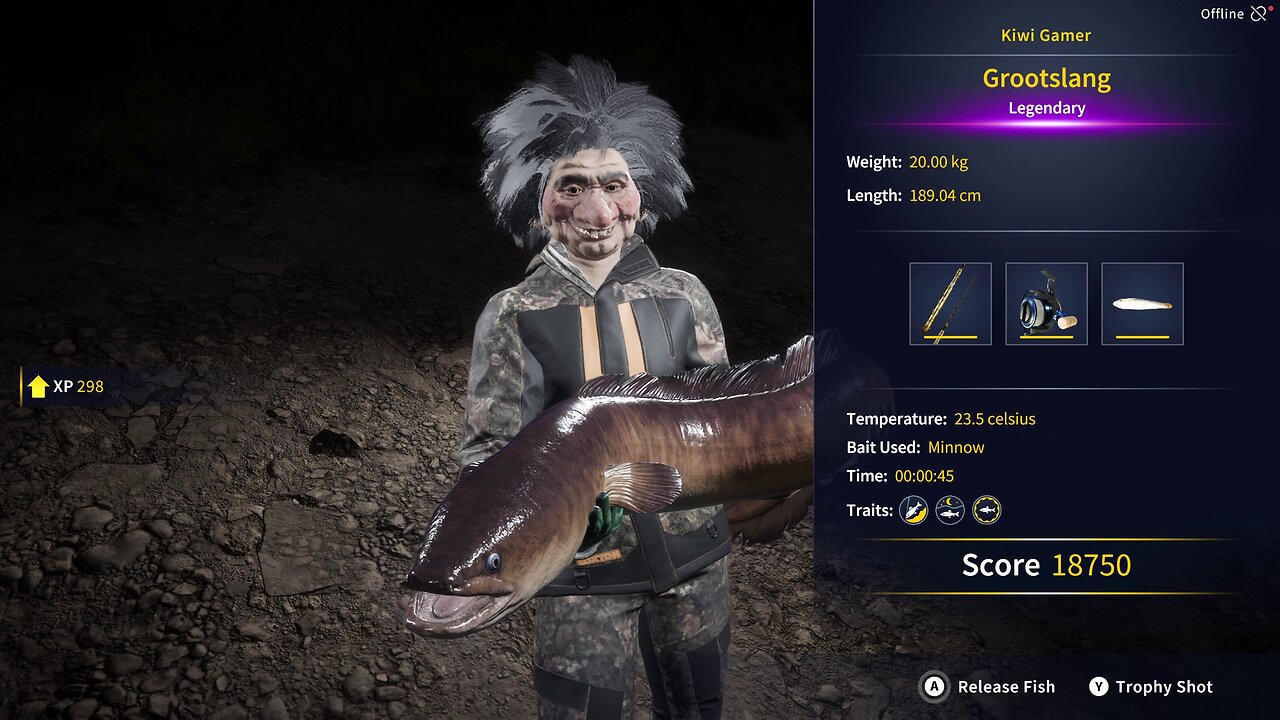Choose the Trophy Shot option
1280x720 pixels.
click(x=1151, y=687)
